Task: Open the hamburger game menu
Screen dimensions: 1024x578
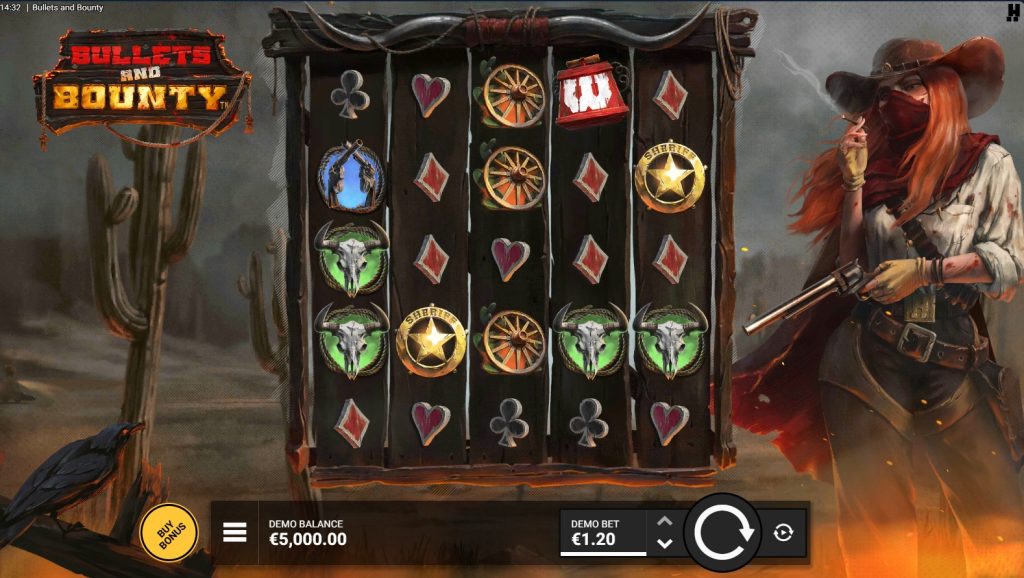Action: (x=234, y=532)
